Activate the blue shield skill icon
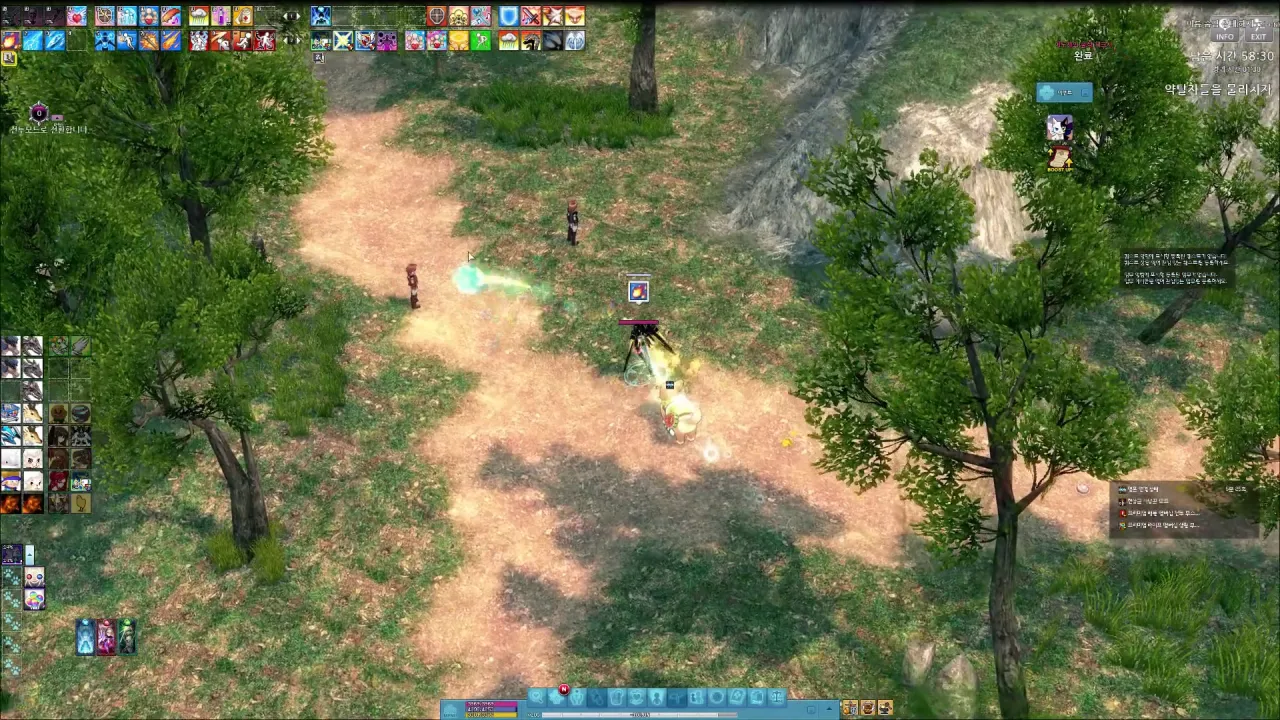 (x=509, y=17)
